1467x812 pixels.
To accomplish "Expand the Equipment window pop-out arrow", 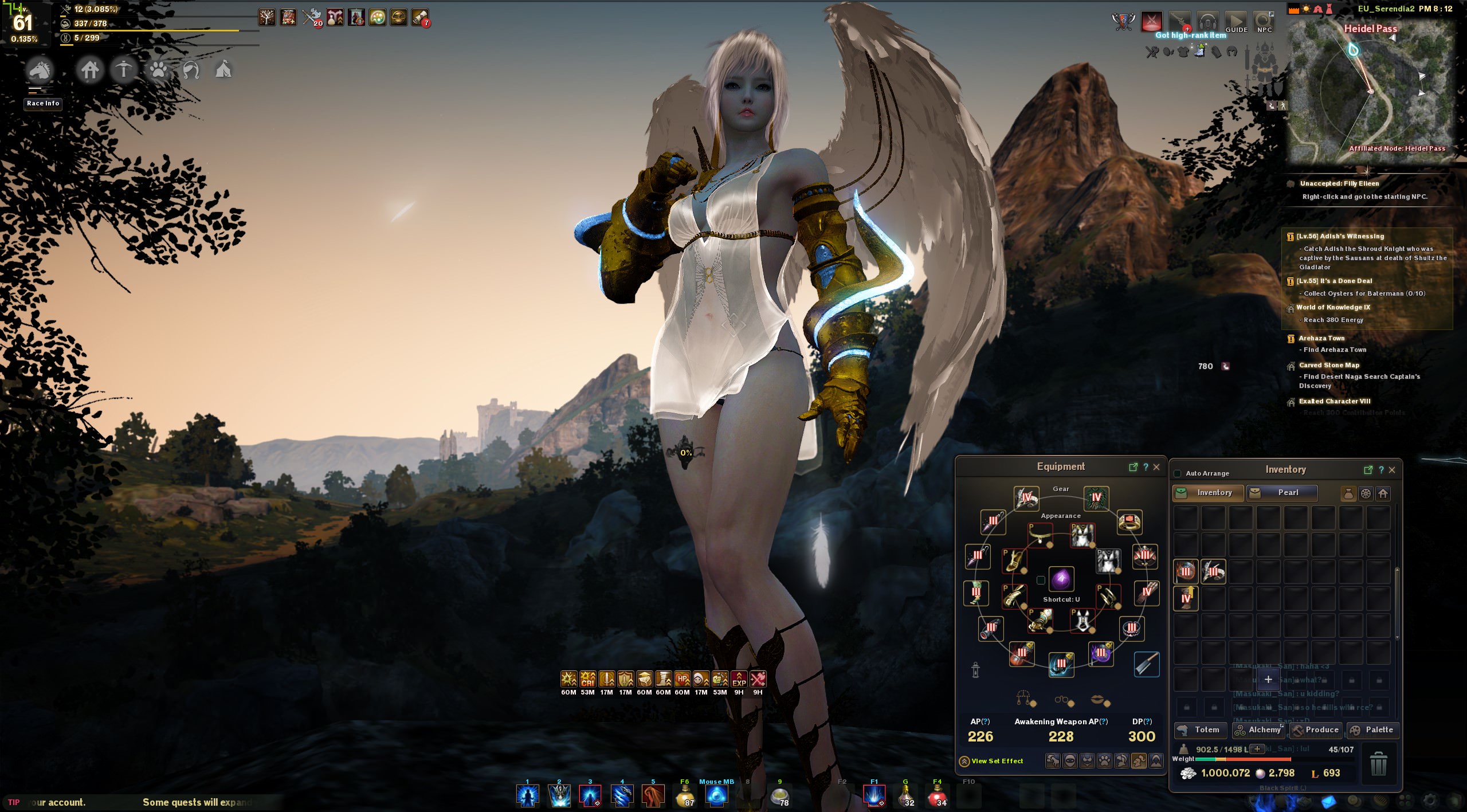I will pyautogui.click(x=1134, y=468).
